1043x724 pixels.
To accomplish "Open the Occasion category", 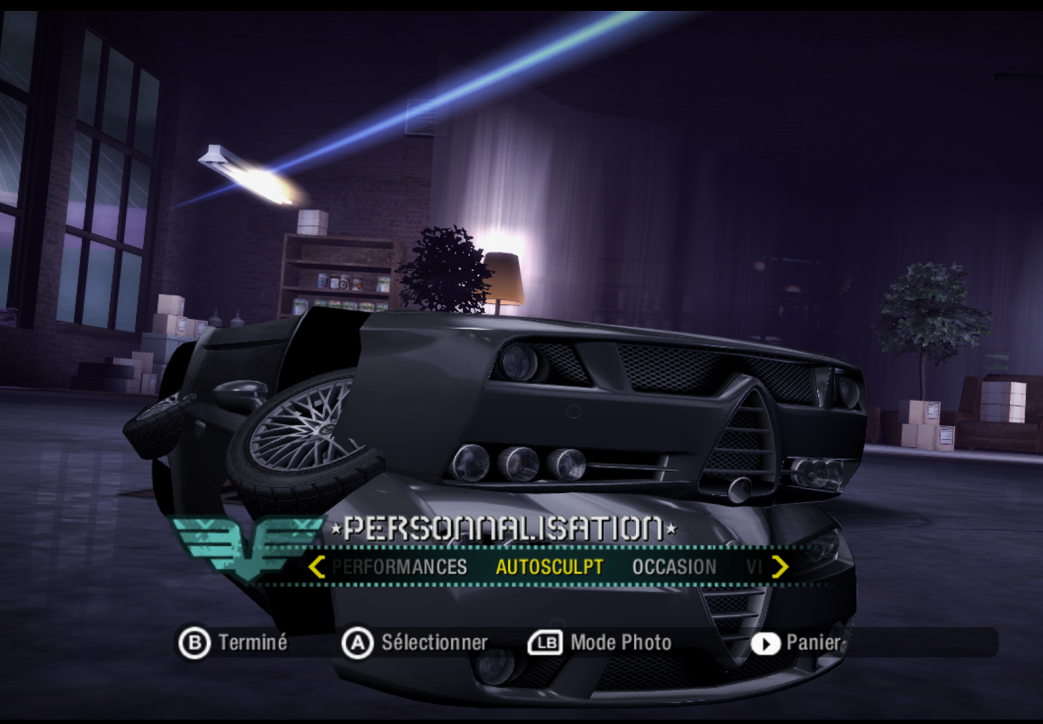I will 674,567.
